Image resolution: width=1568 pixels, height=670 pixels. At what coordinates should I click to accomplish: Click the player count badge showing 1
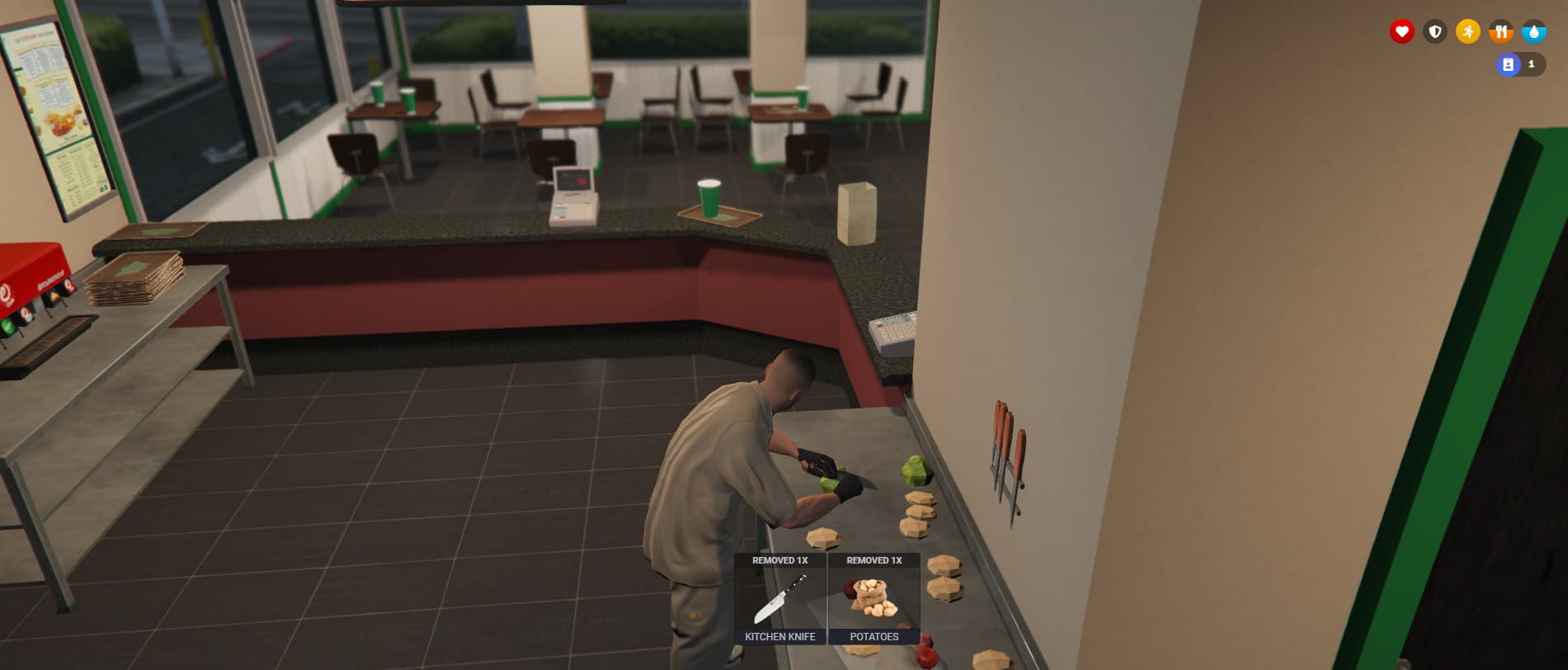1533,64
